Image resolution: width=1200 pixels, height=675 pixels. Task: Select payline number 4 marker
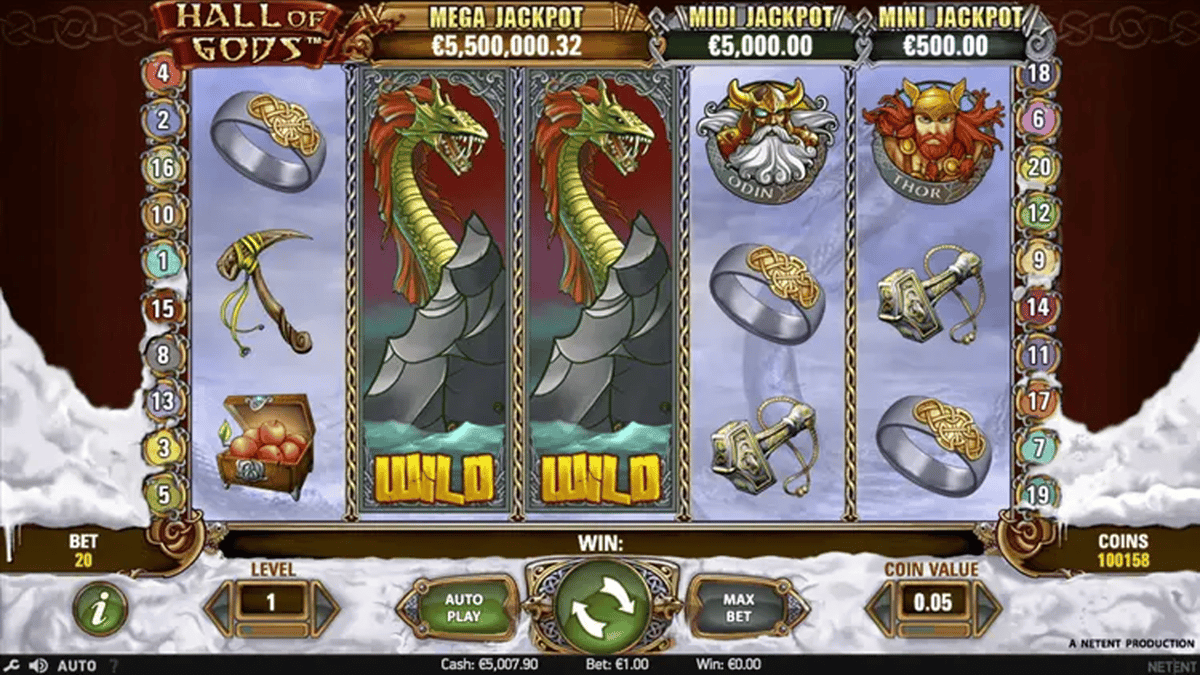pyautogui.click(x=163, y=73)
